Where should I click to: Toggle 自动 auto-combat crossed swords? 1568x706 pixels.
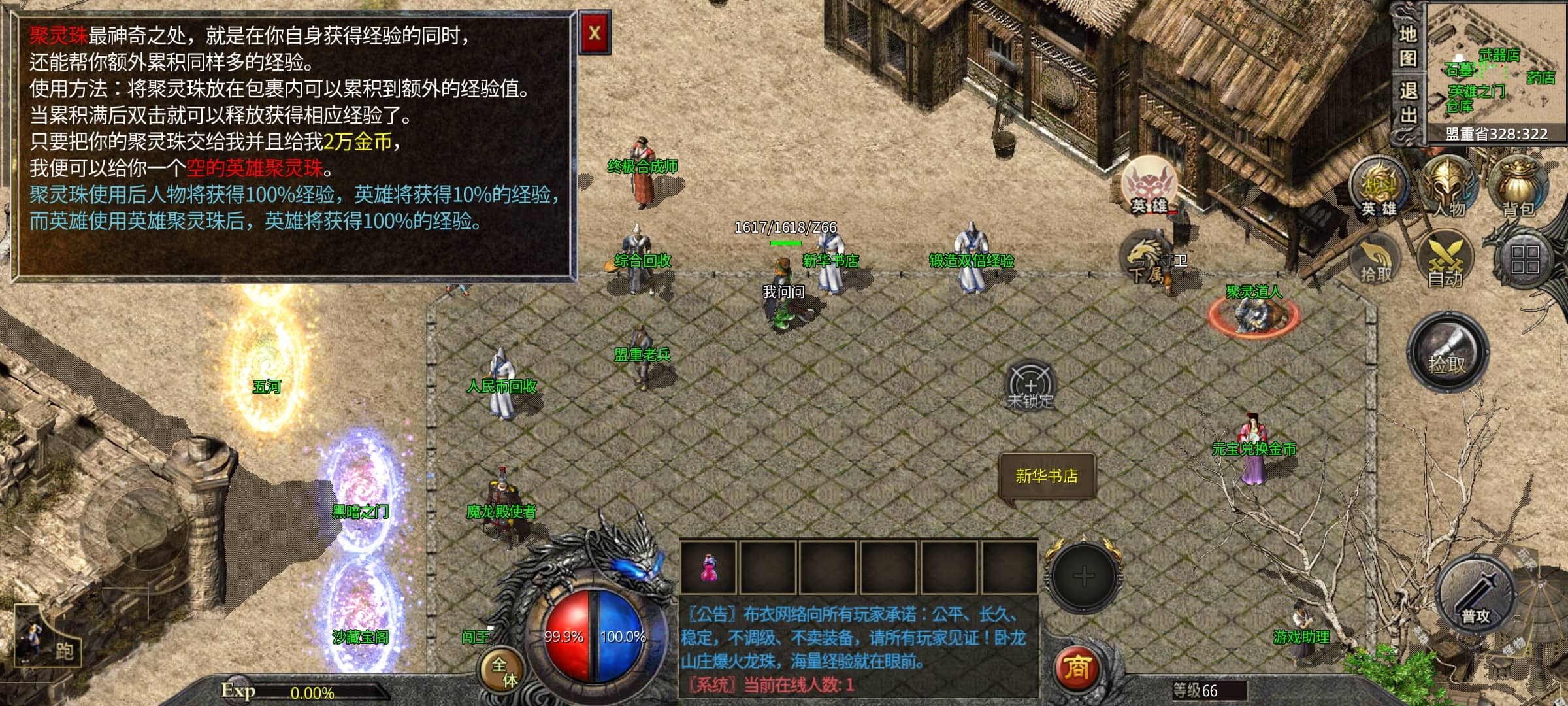(1445, 259)
